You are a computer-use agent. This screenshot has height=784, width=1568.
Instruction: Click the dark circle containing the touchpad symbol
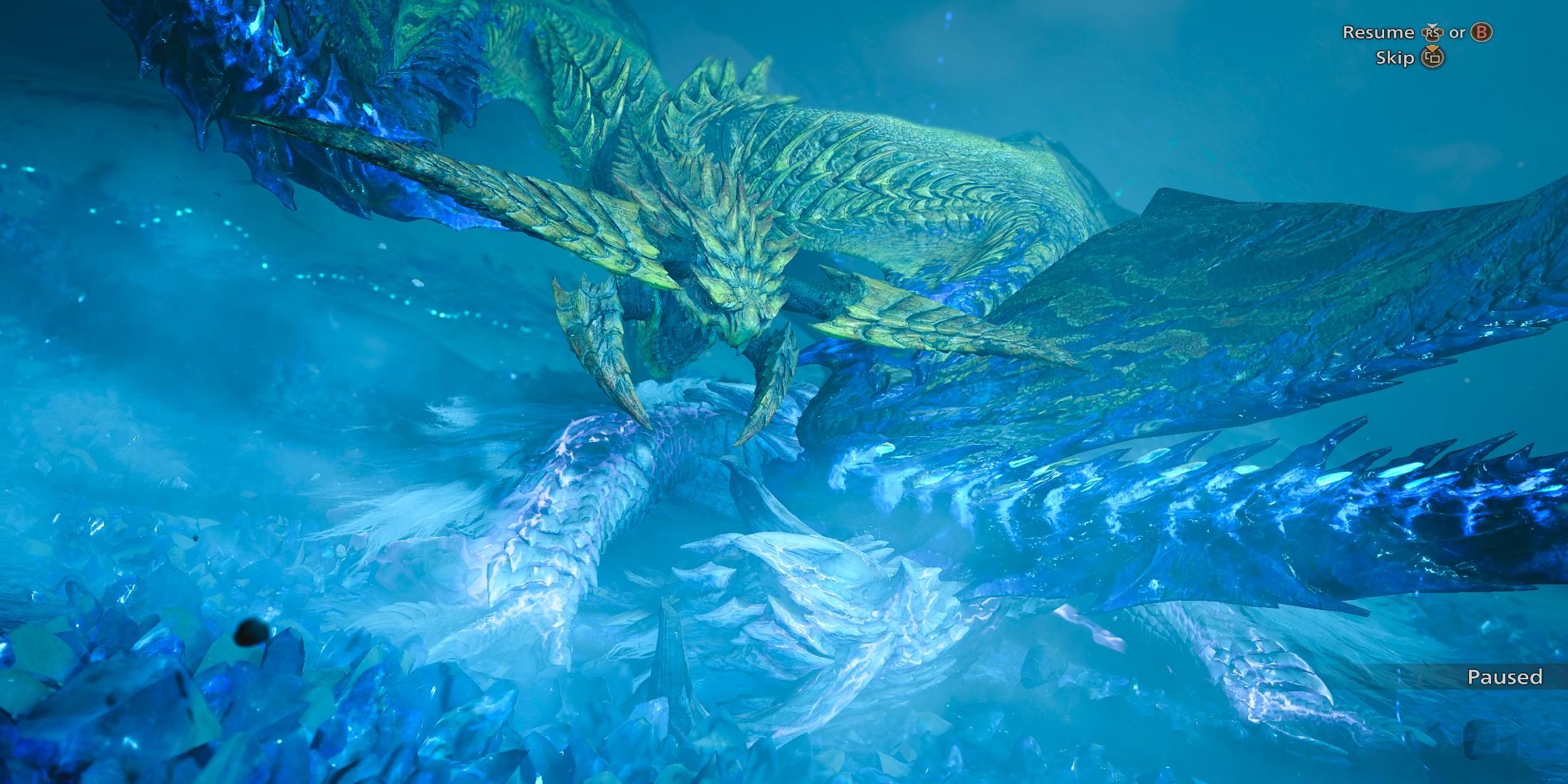(x=1433, y=59)
